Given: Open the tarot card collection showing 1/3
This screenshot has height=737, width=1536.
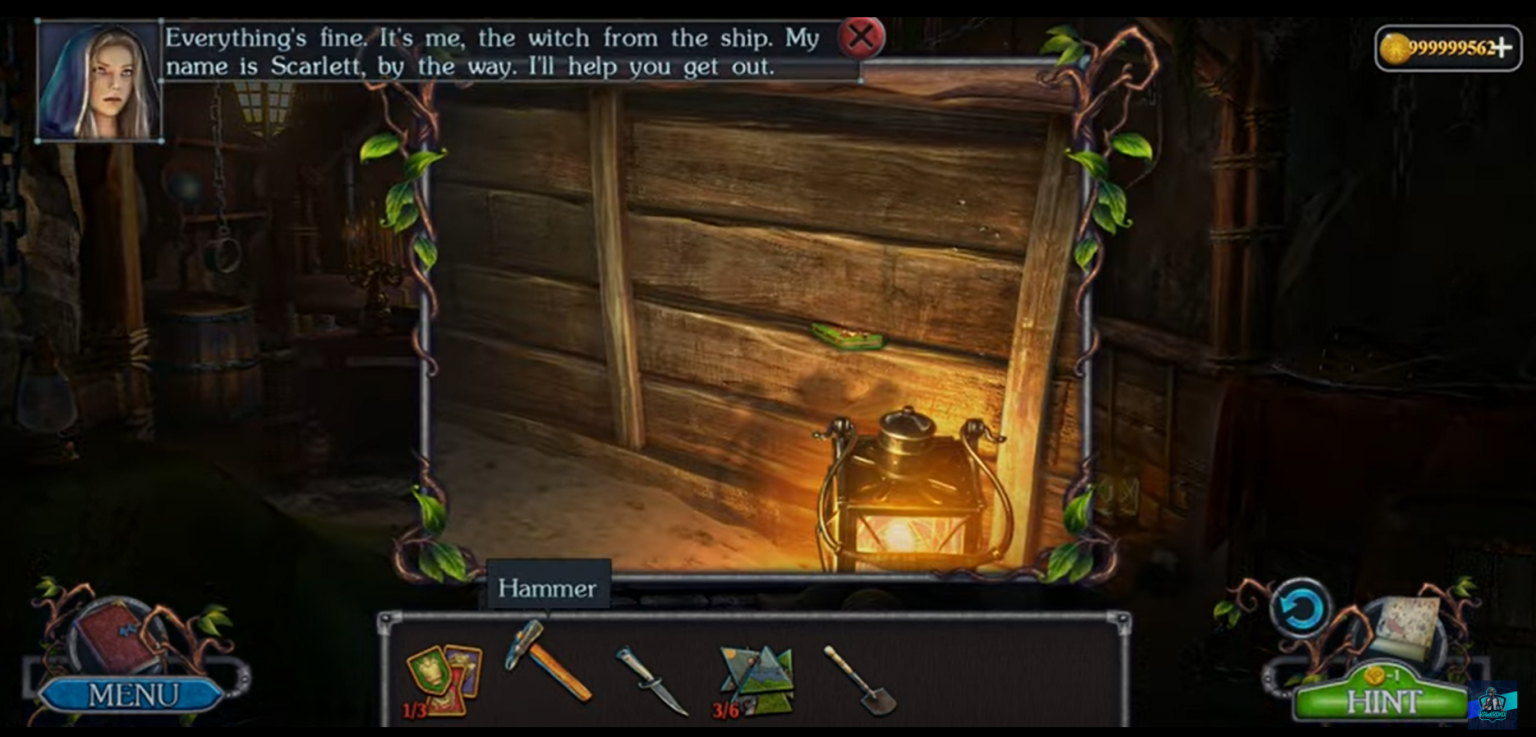Looking at the screenshot, I should coord(443,677).
